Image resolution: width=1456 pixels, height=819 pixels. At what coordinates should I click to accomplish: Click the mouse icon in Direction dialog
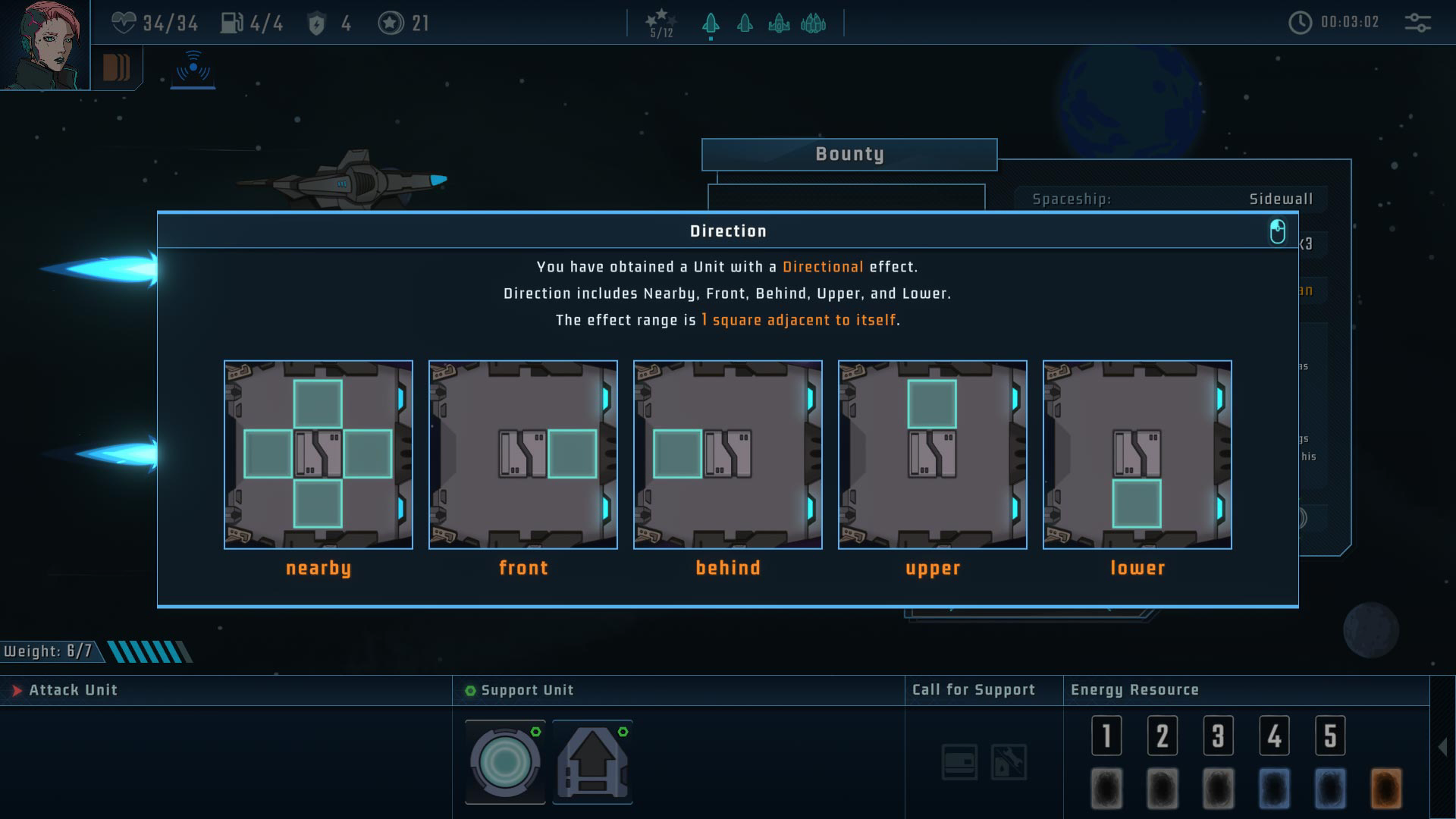[x=1277, y=231]
